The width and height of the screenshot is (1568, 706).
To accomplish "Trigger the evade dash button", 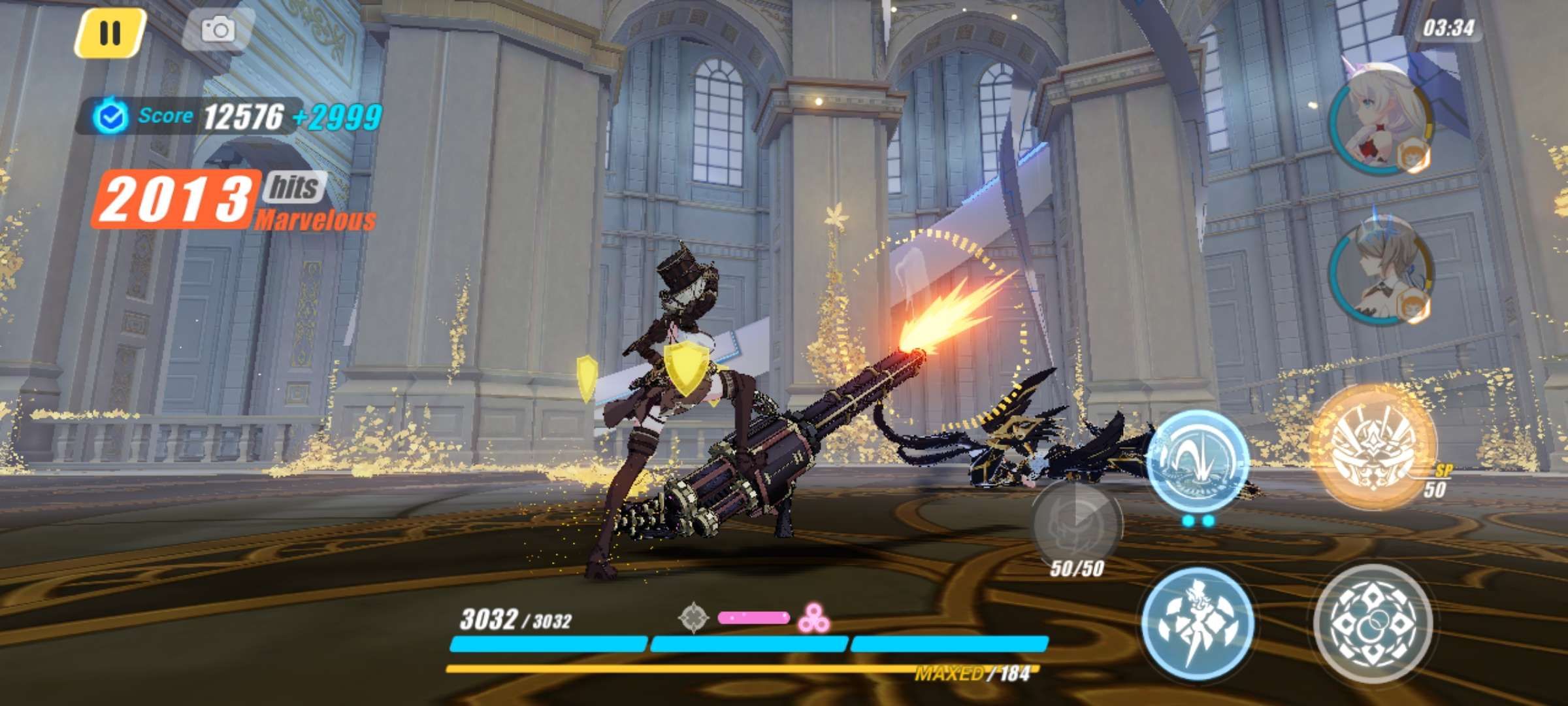I will 1198,621.
